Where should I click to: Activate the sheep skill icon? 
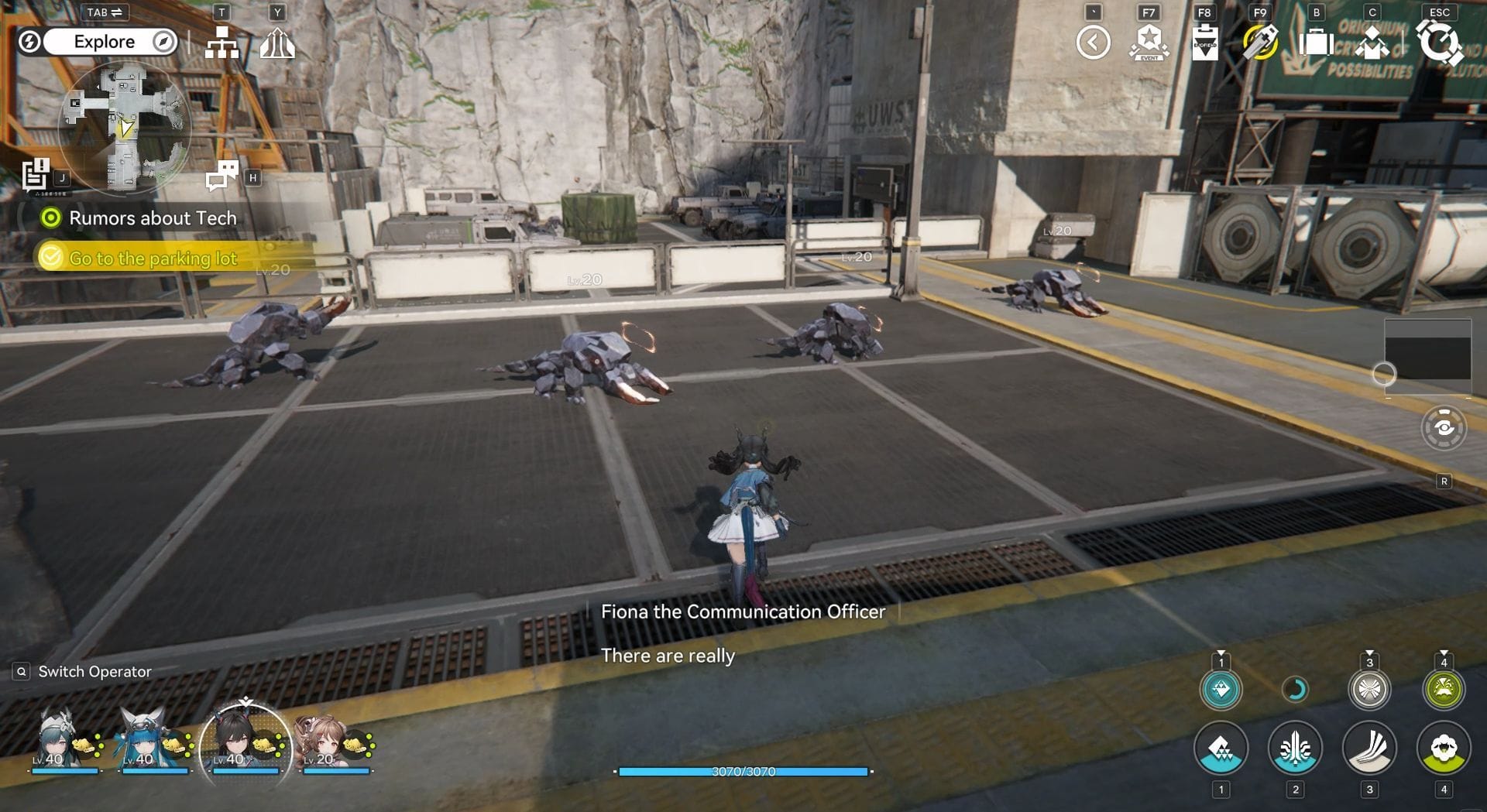pos(1444,749)
